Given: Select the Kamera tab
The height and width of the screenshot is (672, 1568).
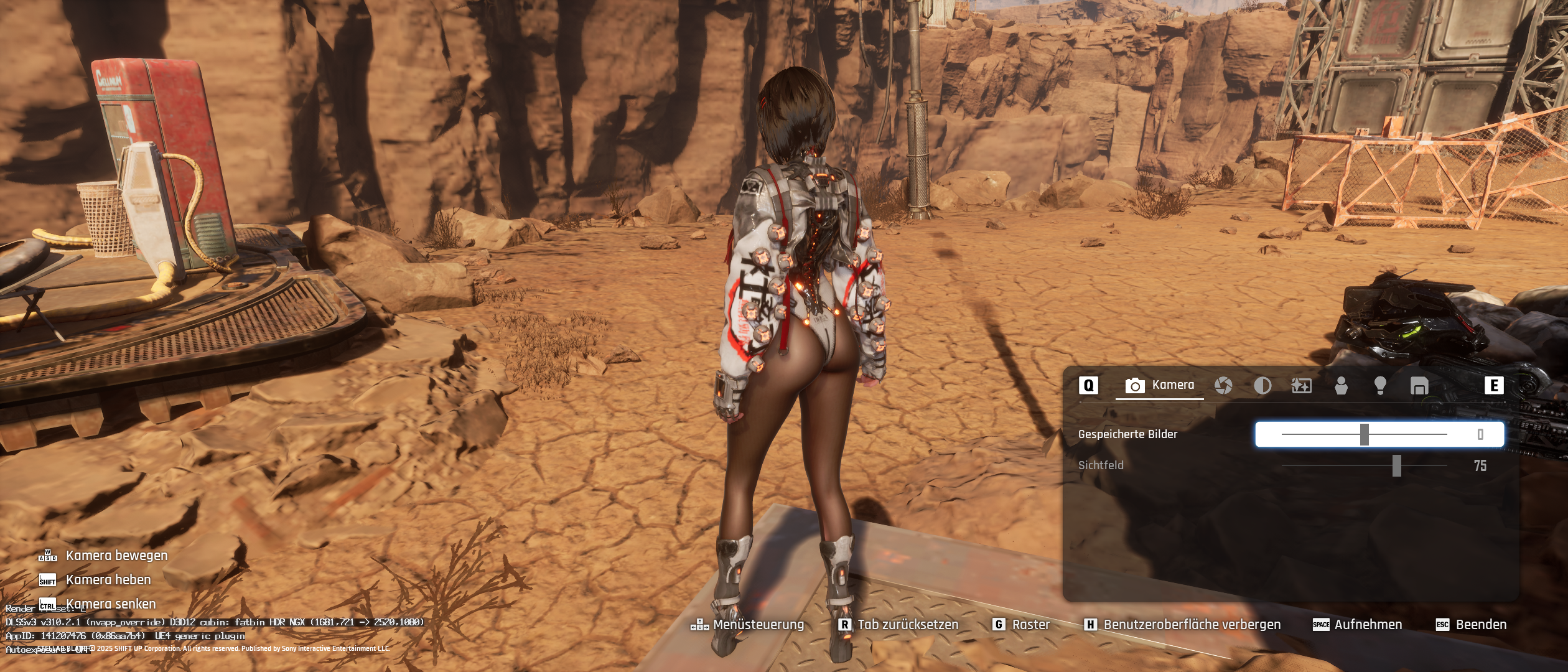Looking at the screenshot, I should pos(1160,385).
